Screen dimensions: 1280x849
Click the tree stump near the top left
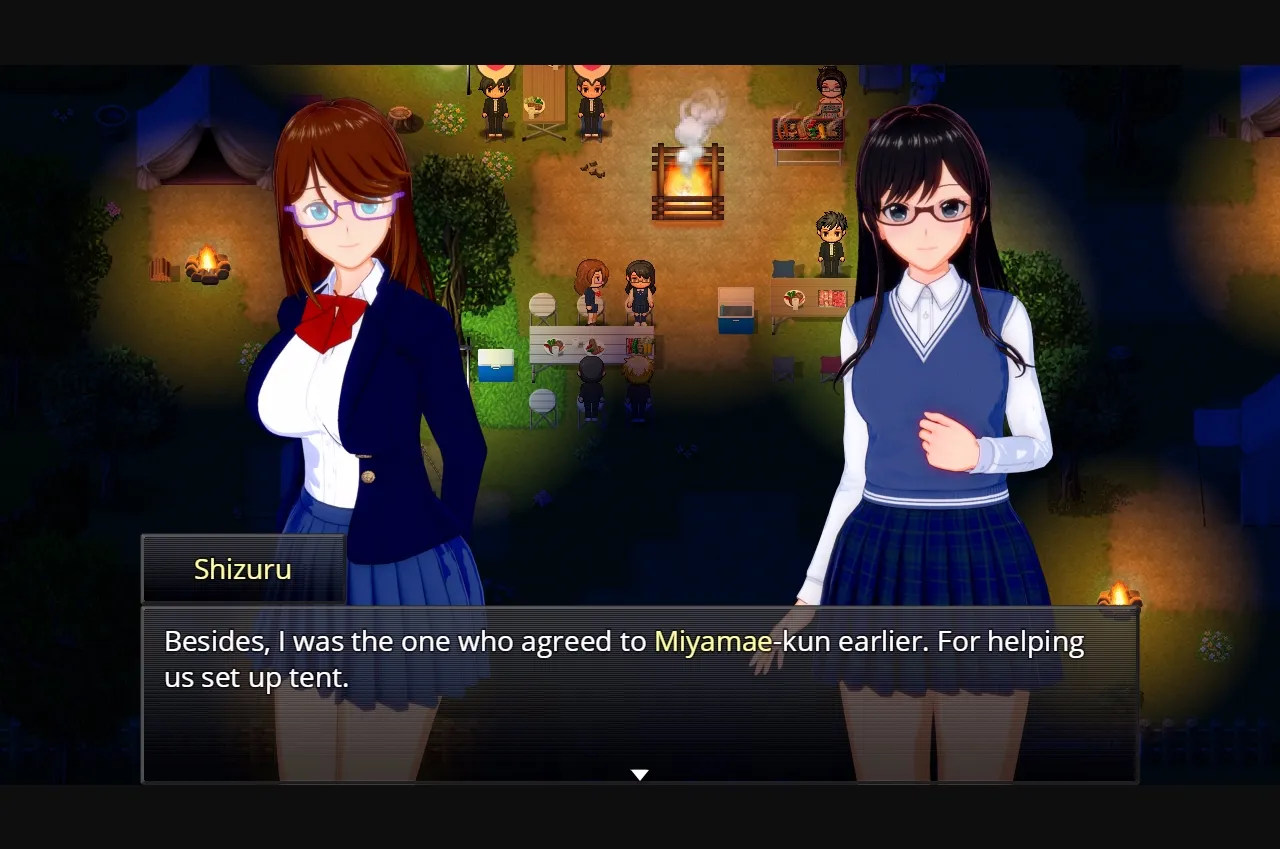tap(402, 115)
